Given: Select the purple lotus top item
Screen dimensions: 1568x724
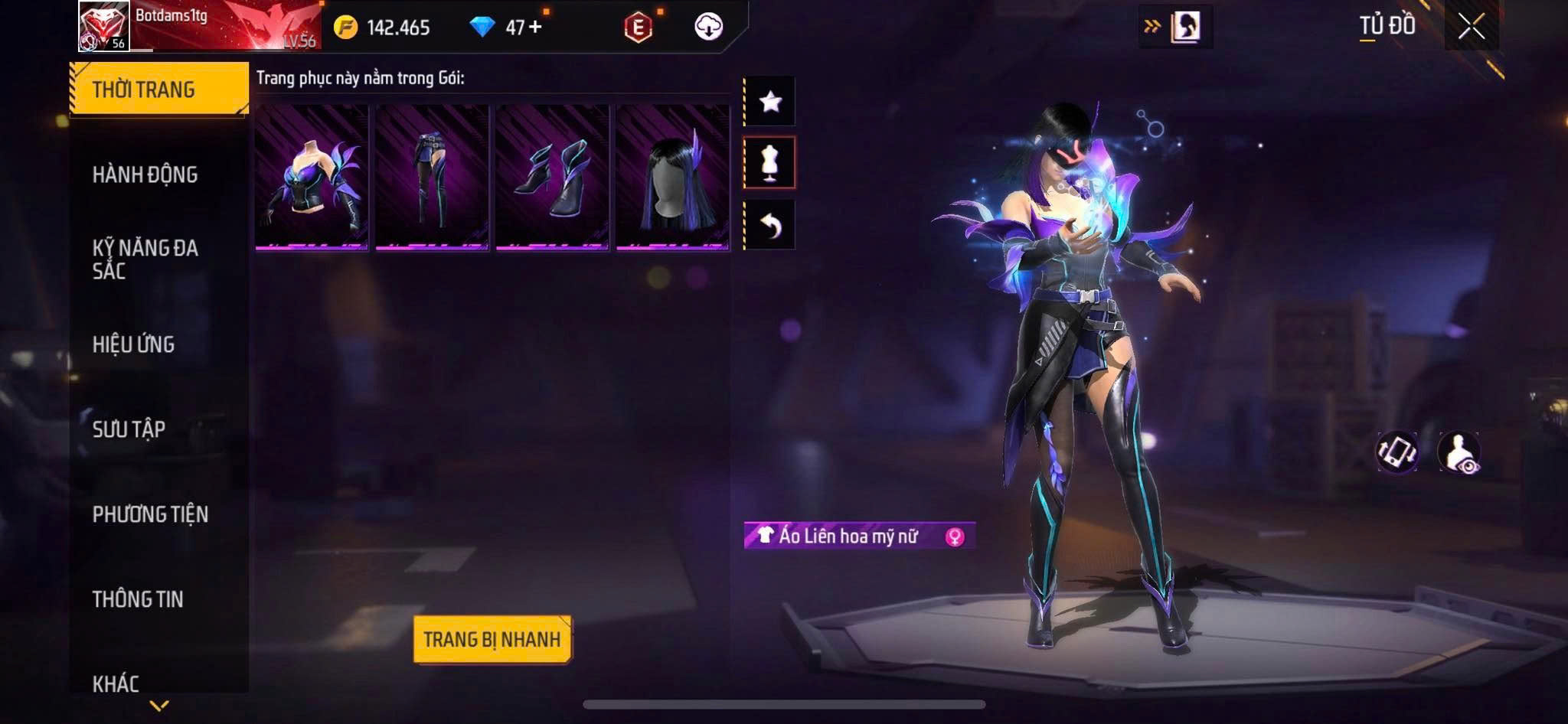Looking at the screenshot, I should coord(312,178).
